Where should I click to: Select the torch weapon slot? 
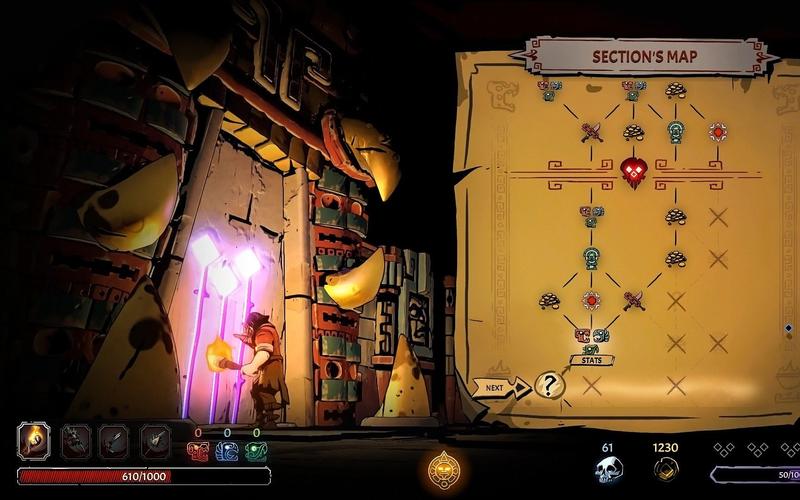35,441
